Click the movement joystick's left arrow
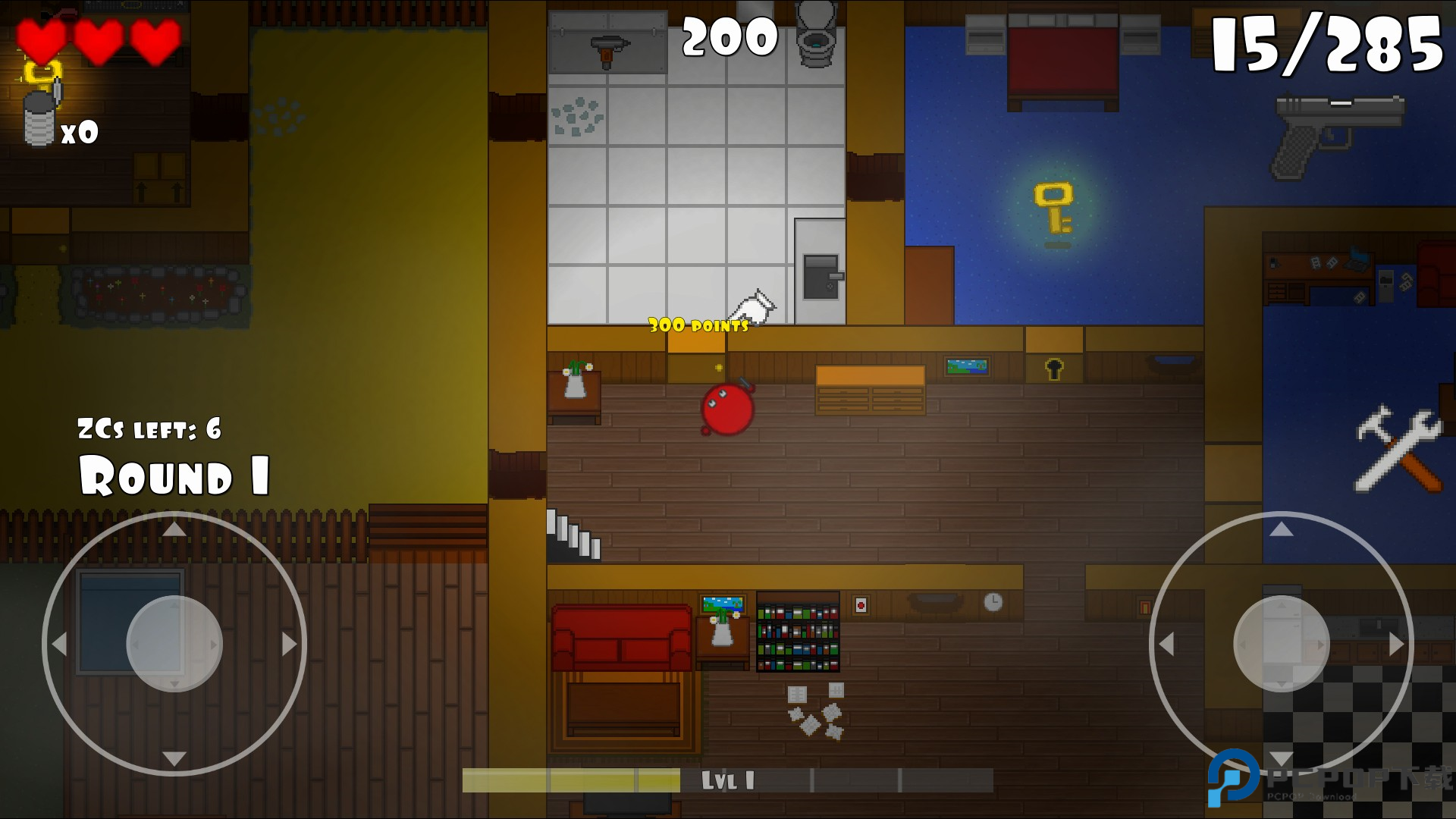Viewport: 1456px width, 819px height. [59, 644]
